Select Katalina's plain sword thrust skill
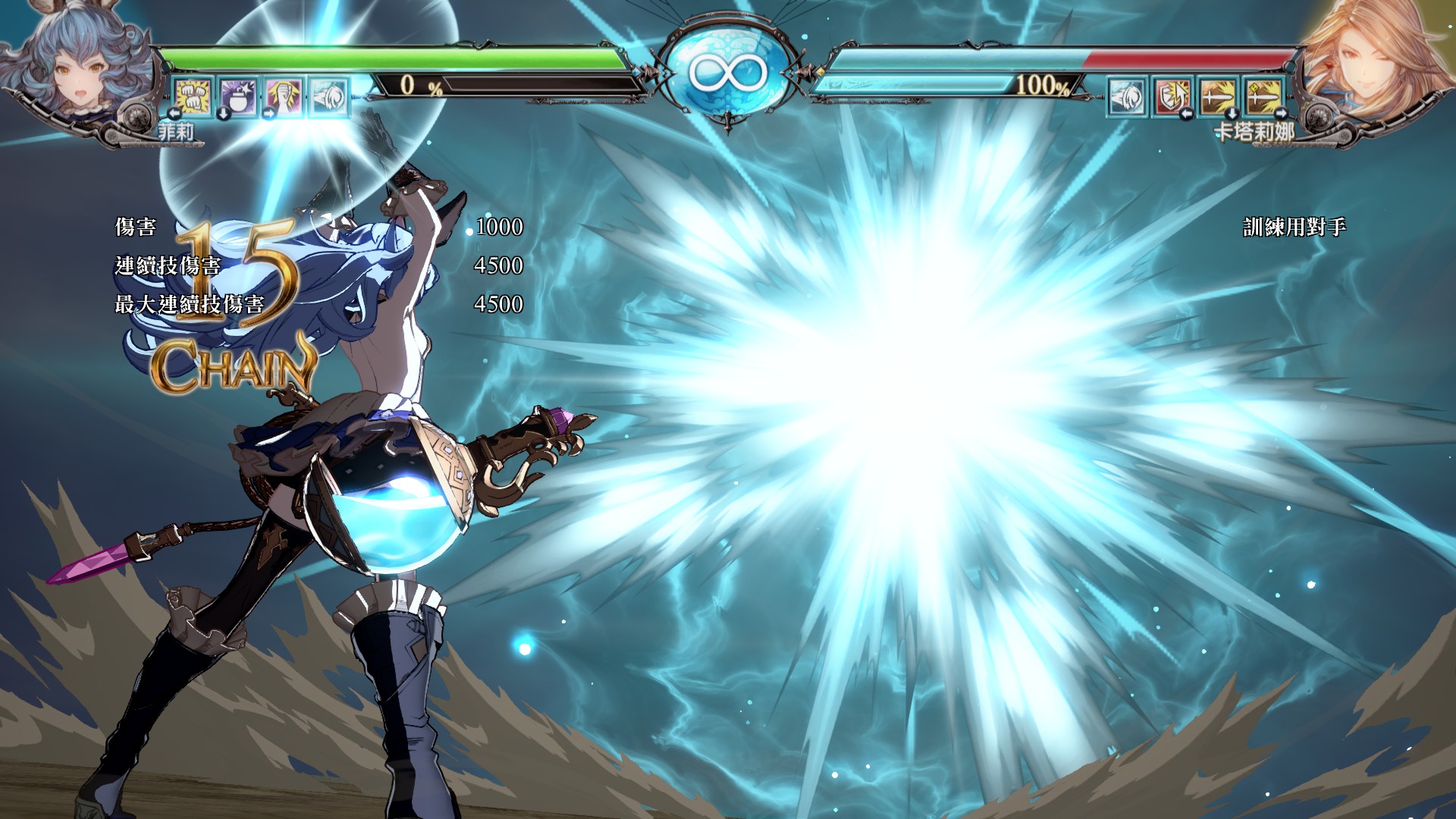Screen dimensions: 1456x819 pyautogui.click(x=1218, y=97)
